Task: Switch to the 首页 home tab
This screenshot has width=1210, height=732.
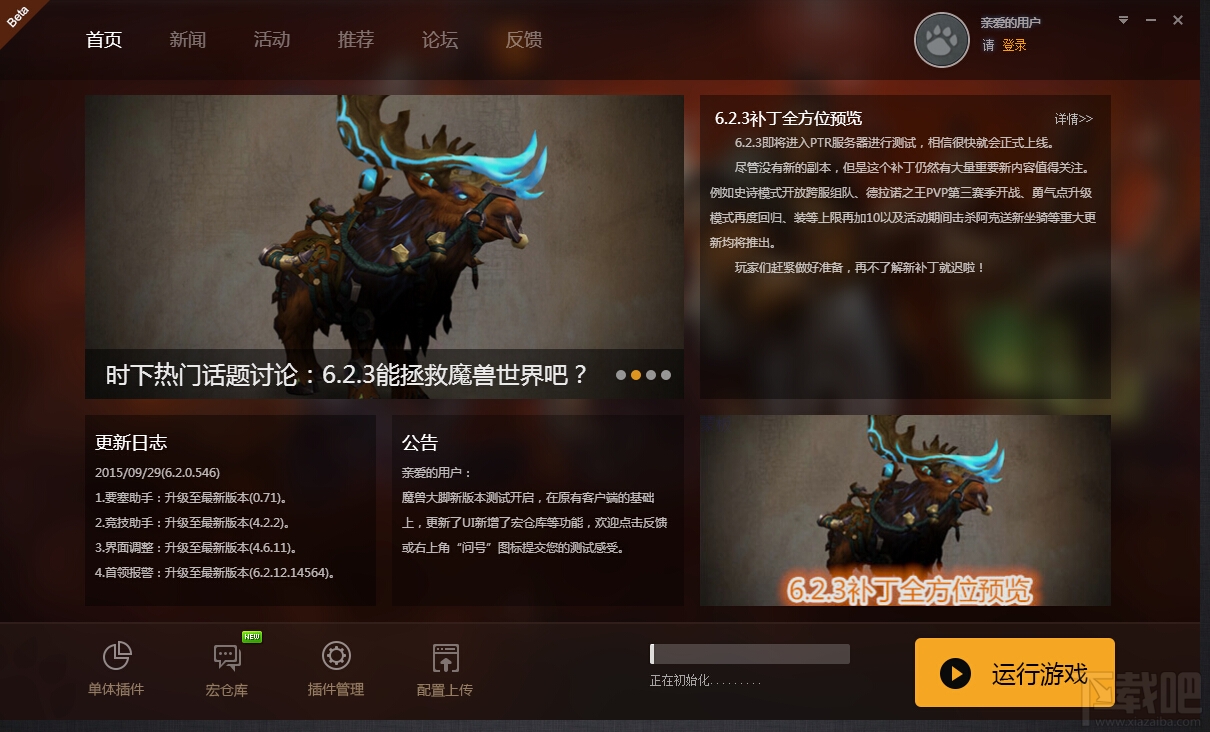Action: (104, 40)
